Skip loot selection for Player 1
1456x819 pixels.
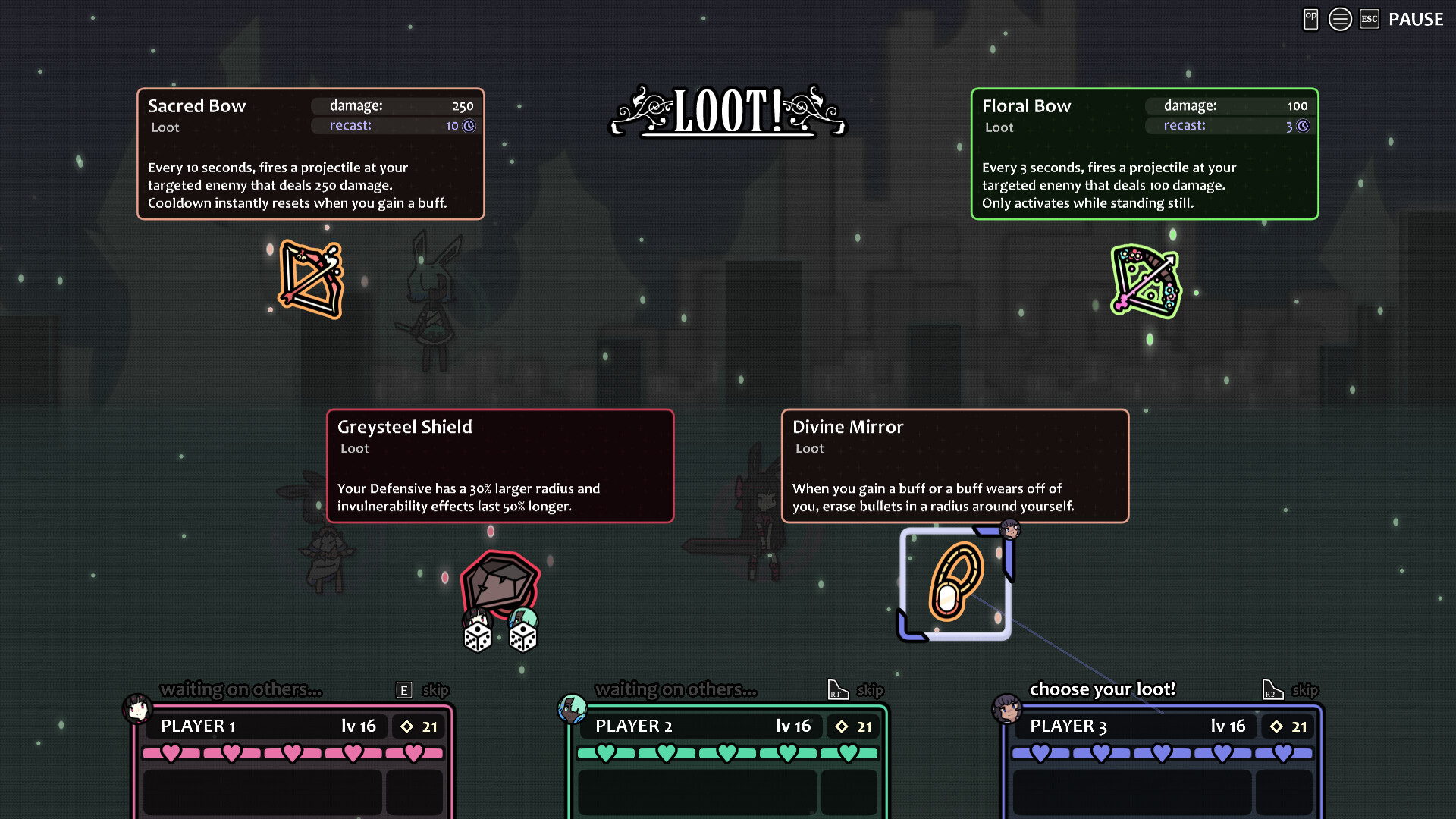coord(435,690)
